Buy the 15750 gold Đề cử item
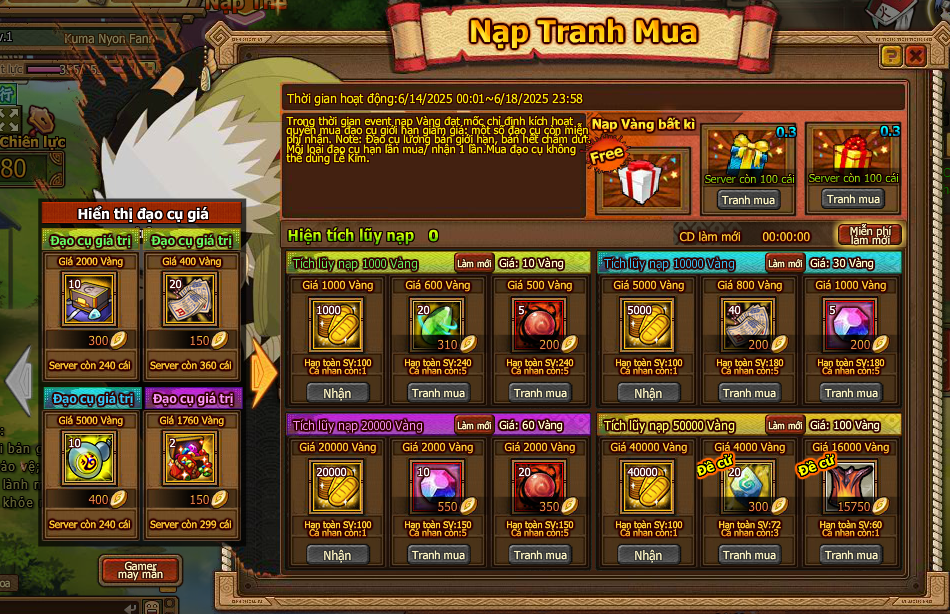 click(x=852, y=555)
